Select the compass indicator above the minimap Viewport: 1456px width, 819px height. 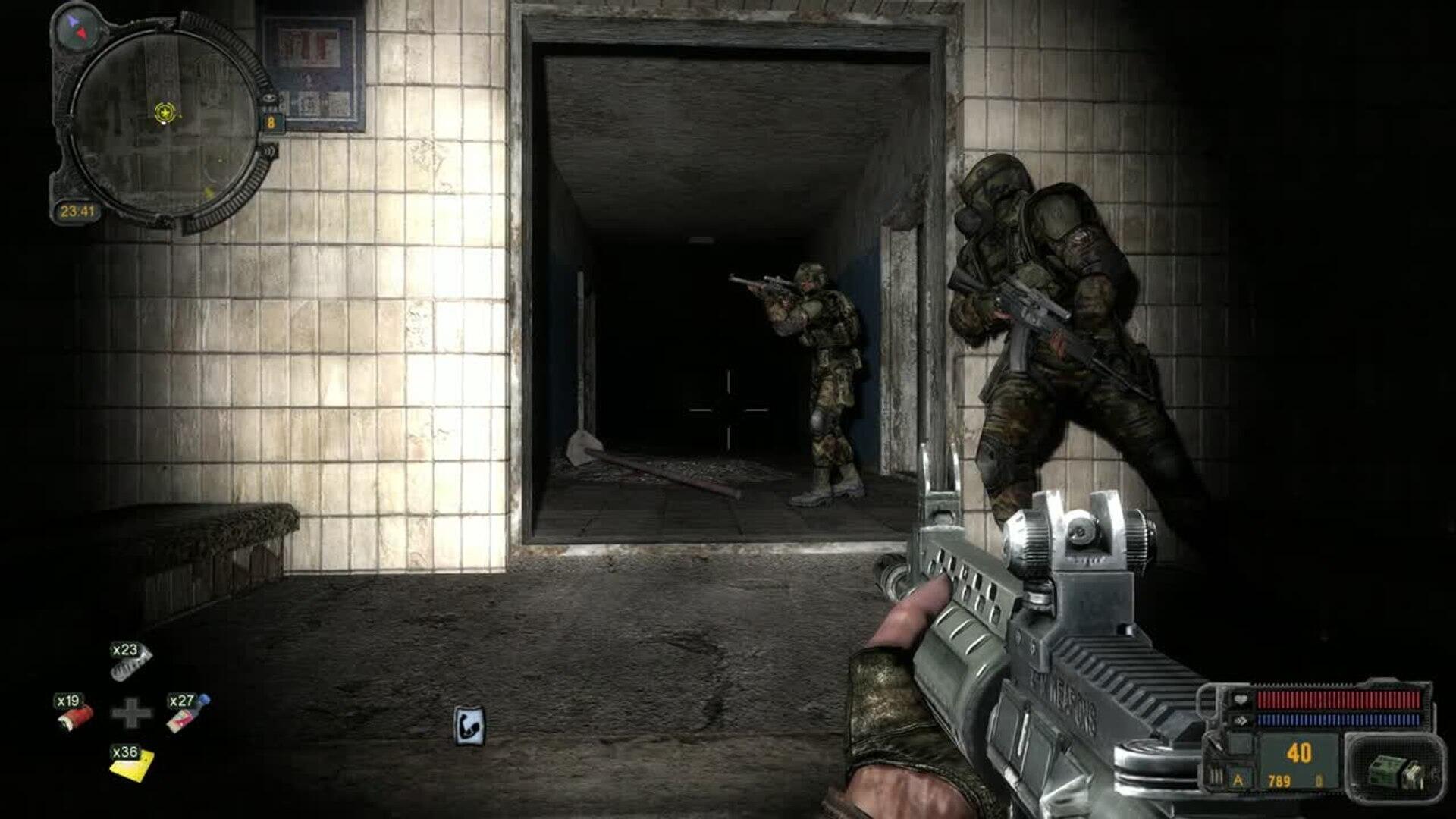pos(79,27)
